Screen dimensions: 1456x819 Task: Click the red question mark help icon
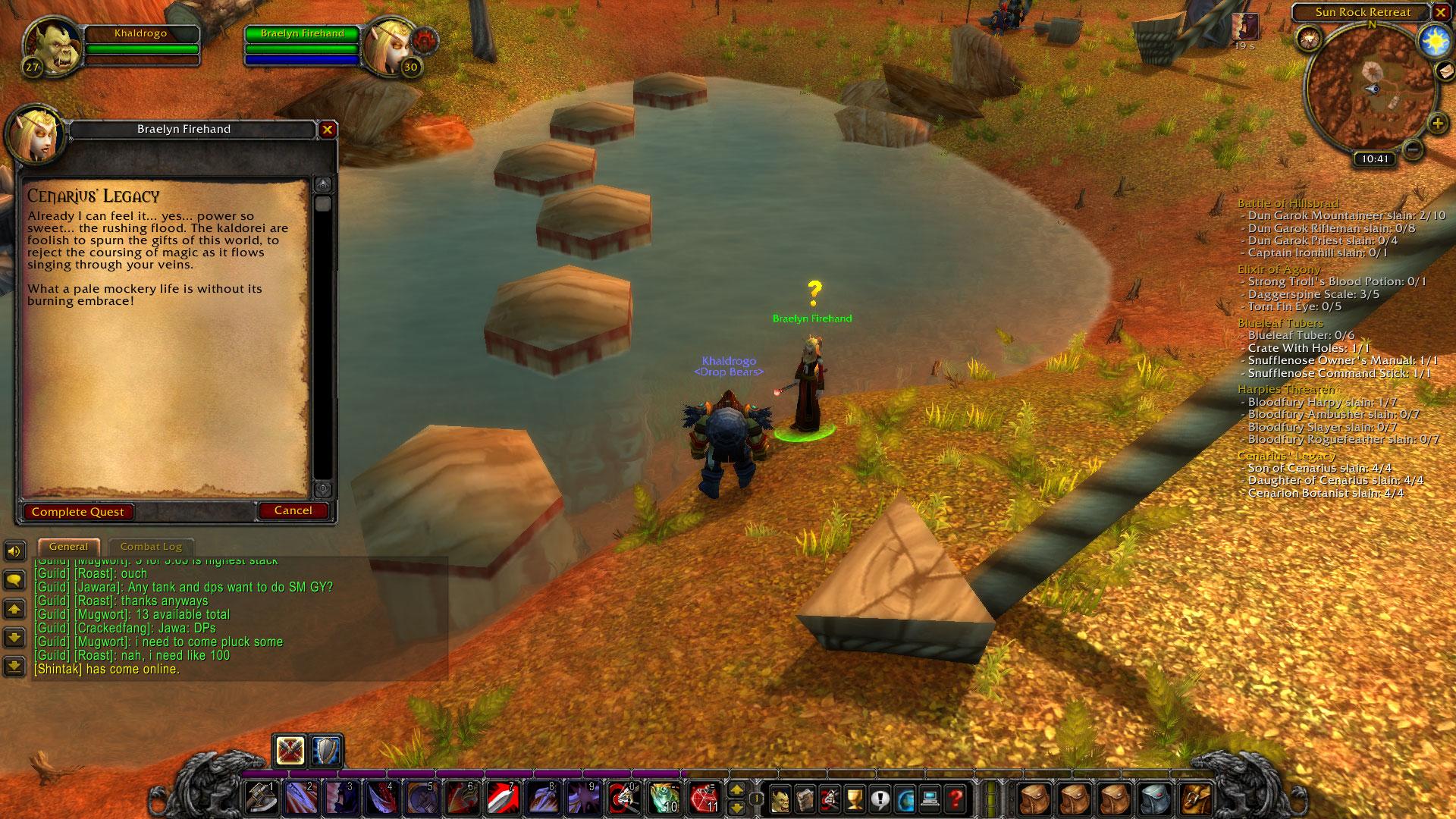(954, 799)
